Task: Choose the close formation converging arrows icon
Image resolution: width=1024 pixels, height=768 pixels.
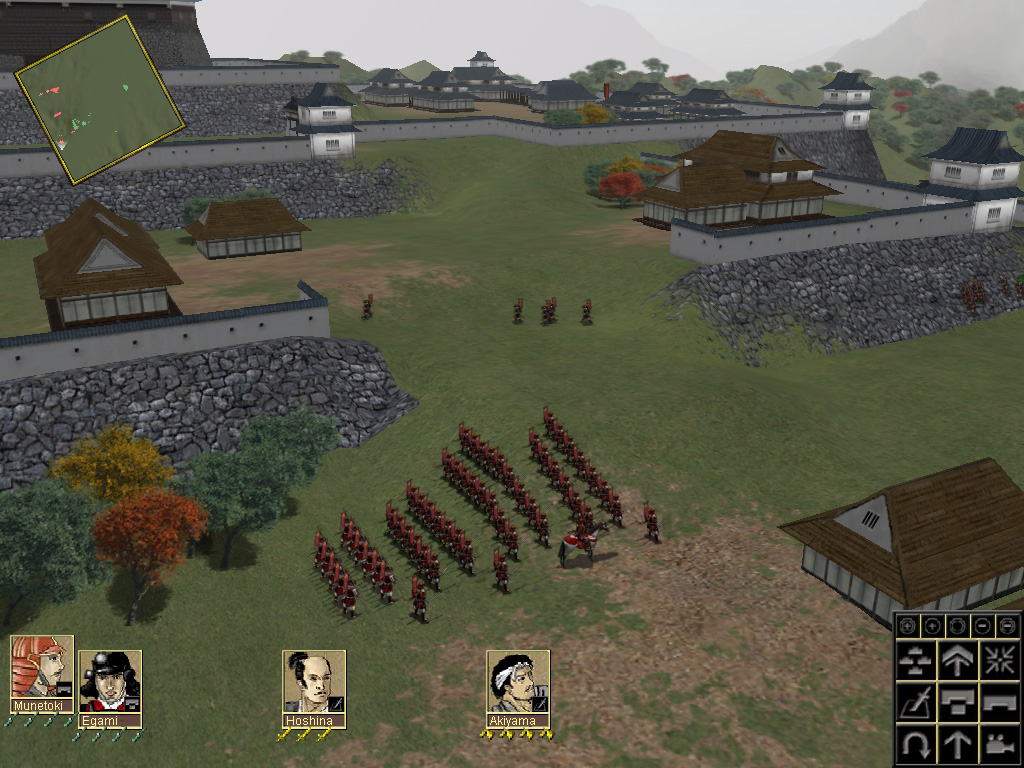Action: click(x=999, y=659)
